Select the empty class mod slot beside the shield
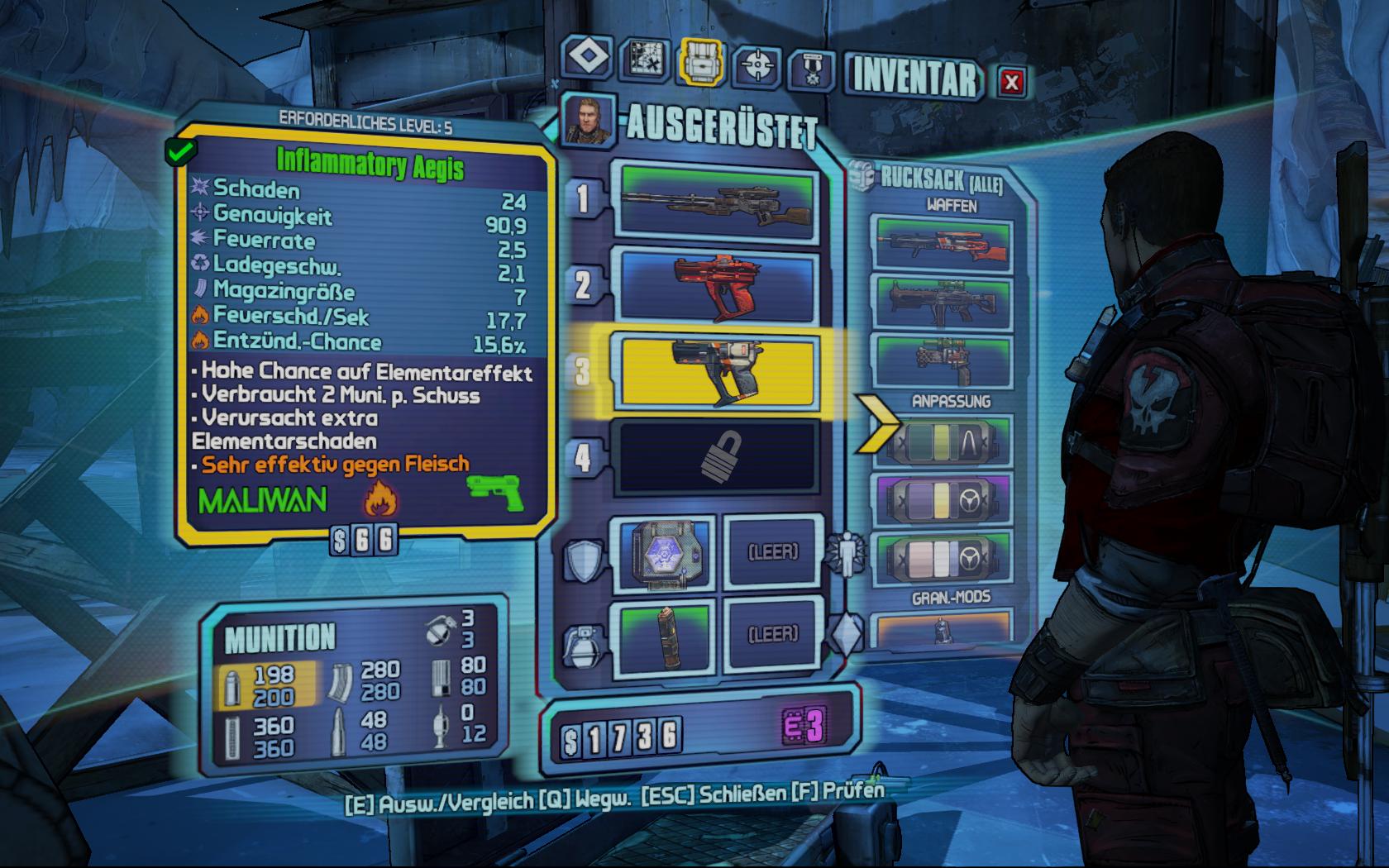Image resolution: width=1389 pixels, height=868 pixels. (x=773, y=551)
